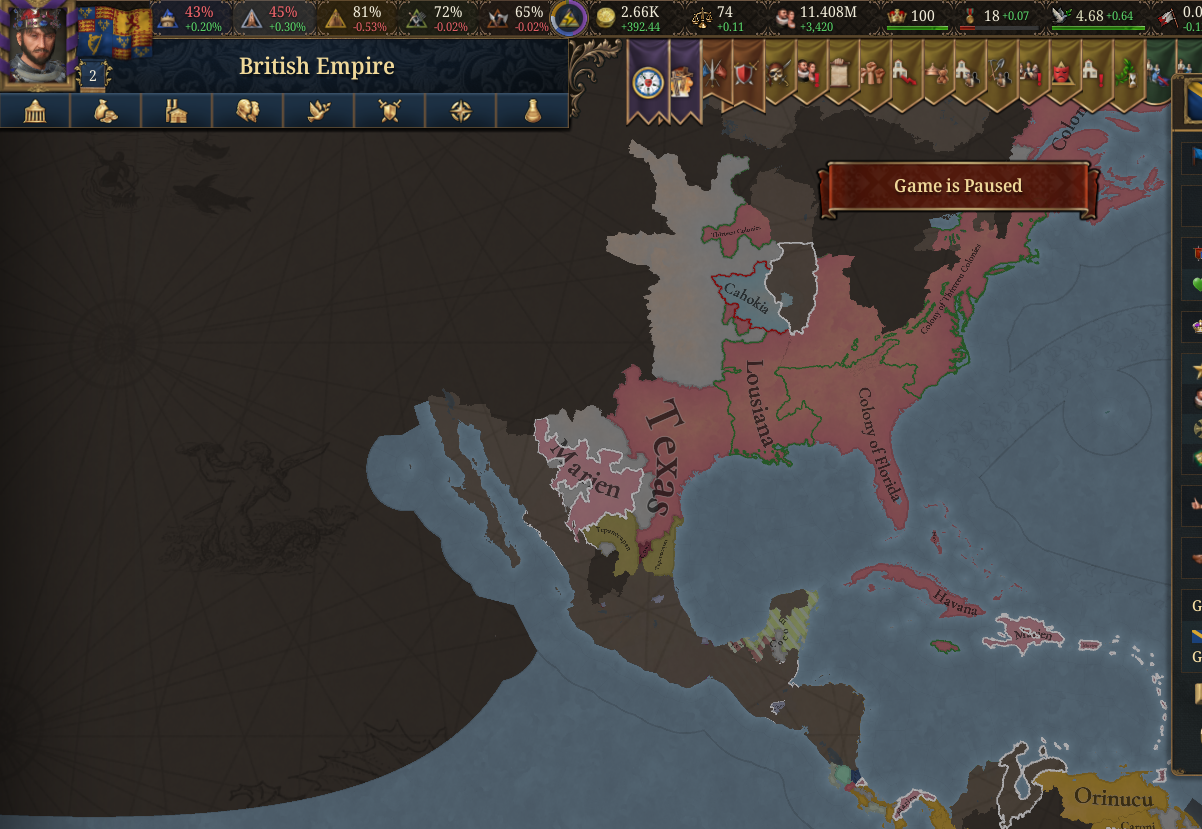
Task: Click the stability scales icon
Action: (x=702, y=18)
